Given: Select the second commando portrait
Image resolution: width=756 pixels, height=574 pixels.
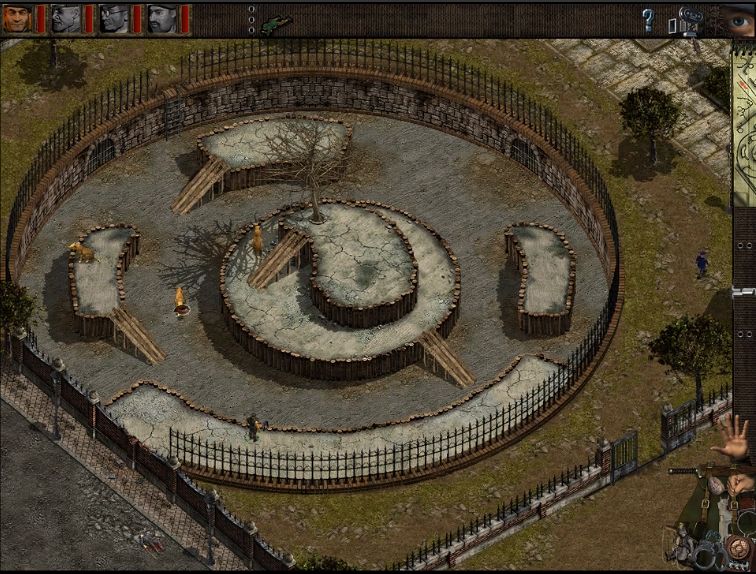Looking at the screenshot, I should coord(66,17).
